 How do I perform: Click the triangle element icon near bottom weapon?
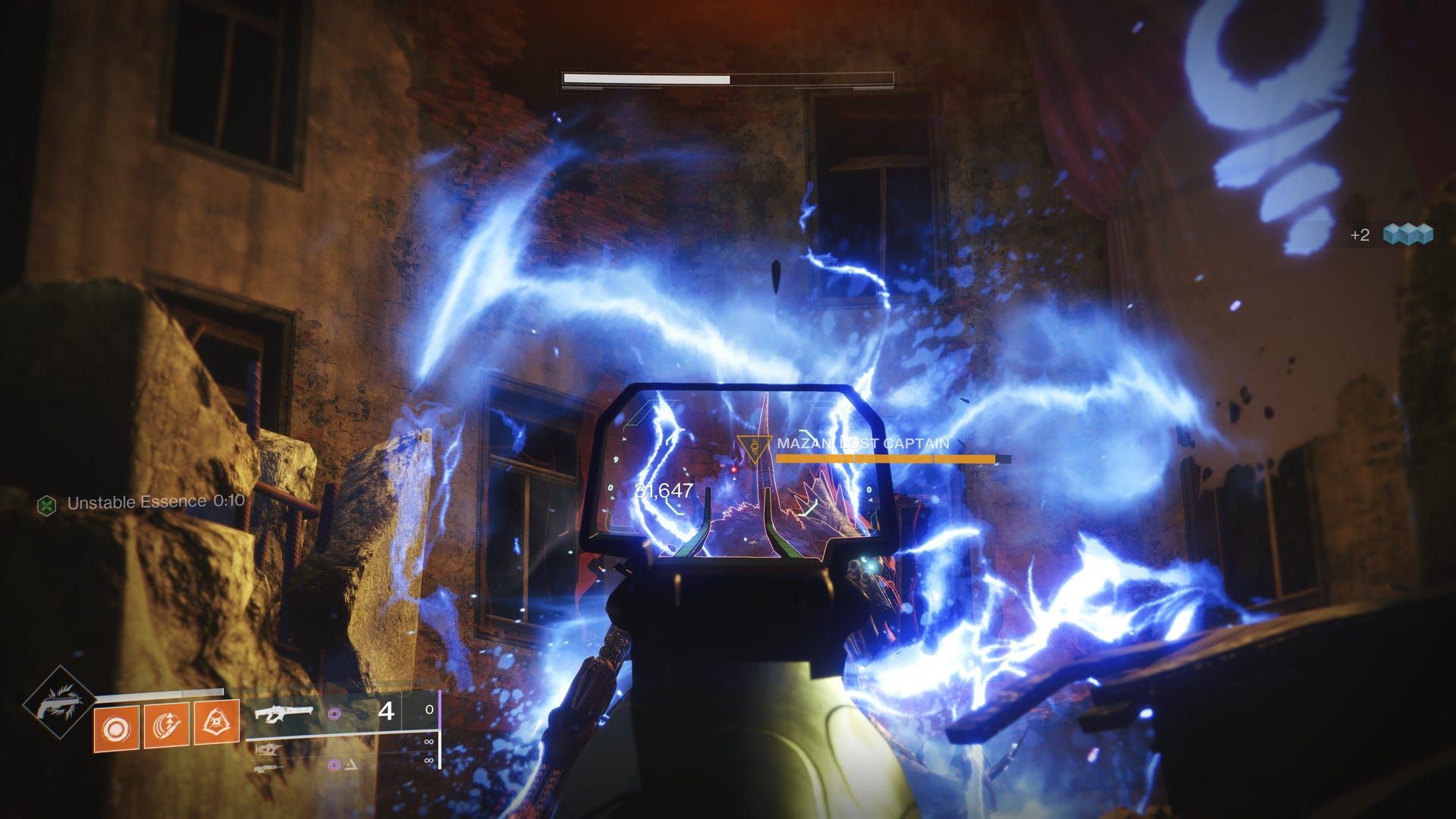pyautogui.click(x=350, y=764)
